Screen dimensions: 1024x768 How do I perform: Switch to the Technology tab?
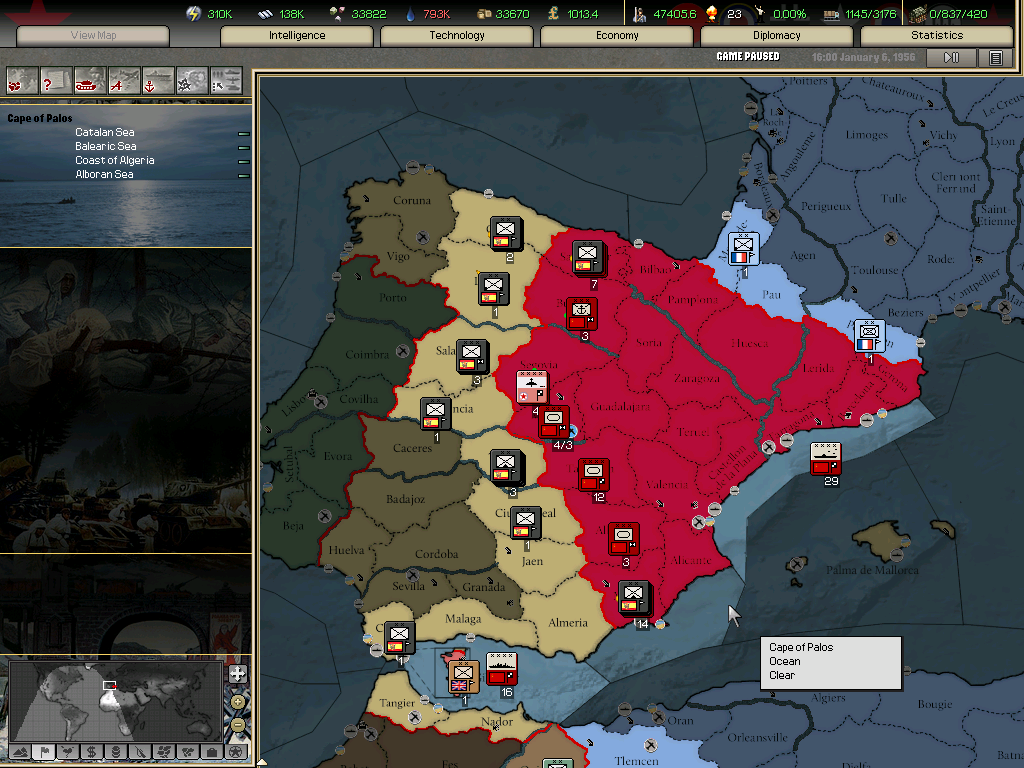(457, 36)
